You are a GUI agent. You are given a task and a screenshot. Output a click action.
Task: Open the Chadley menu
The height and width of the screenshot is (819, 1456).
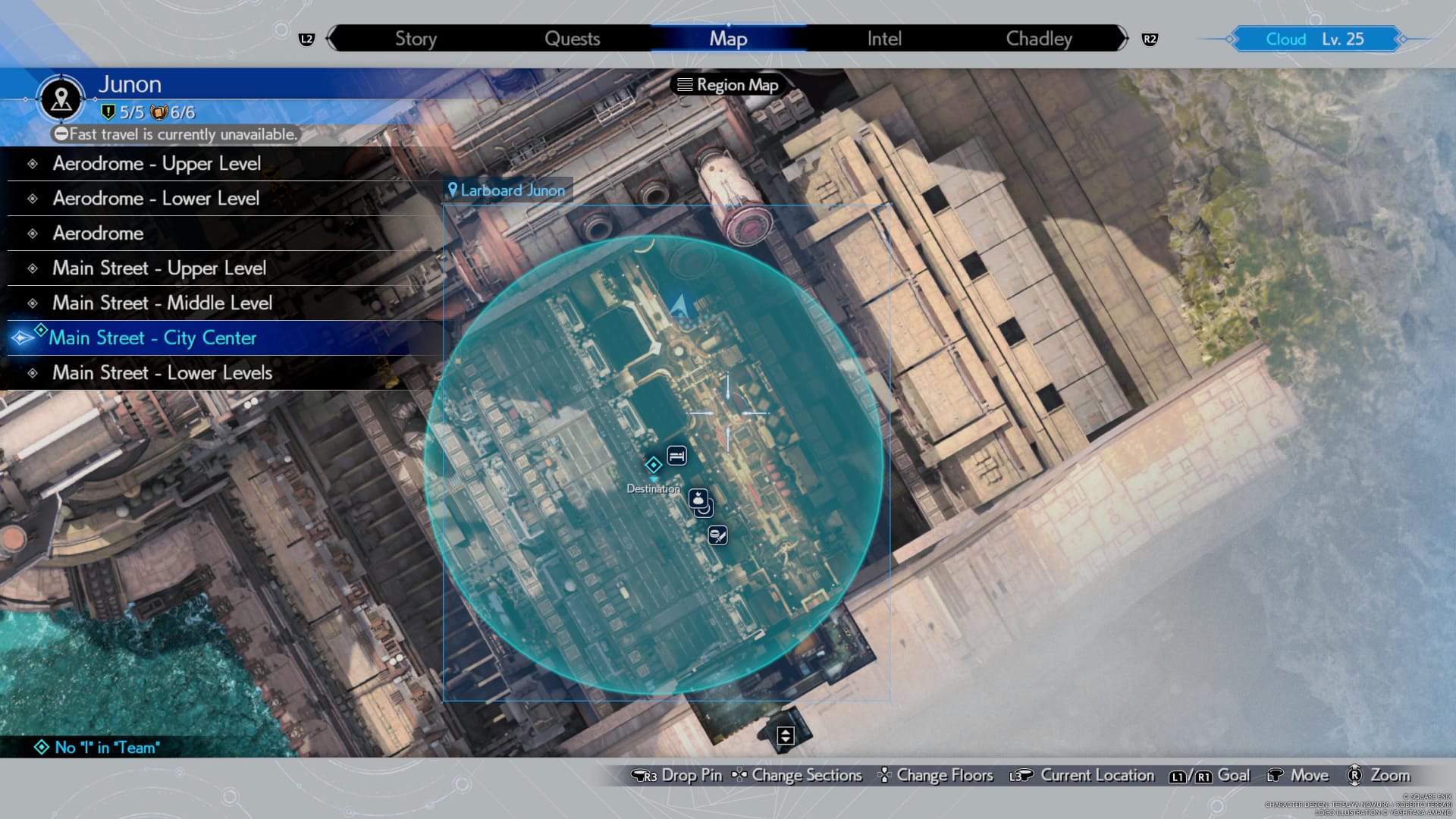(x=1037, y=38)
